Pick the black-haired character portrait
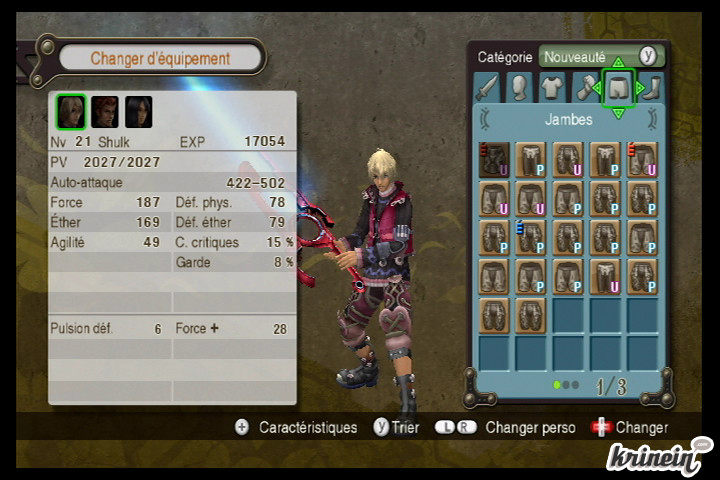This screenshot has height=480, width=720. 139,112
